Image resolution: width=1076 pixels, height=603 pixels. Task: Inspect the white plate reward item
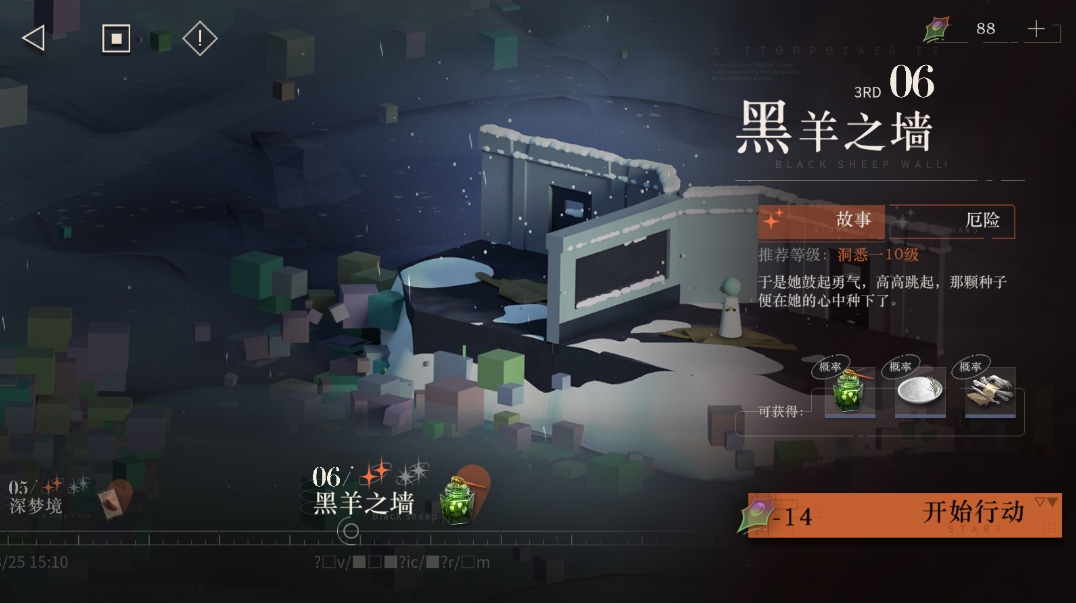[x=920, y=392]
